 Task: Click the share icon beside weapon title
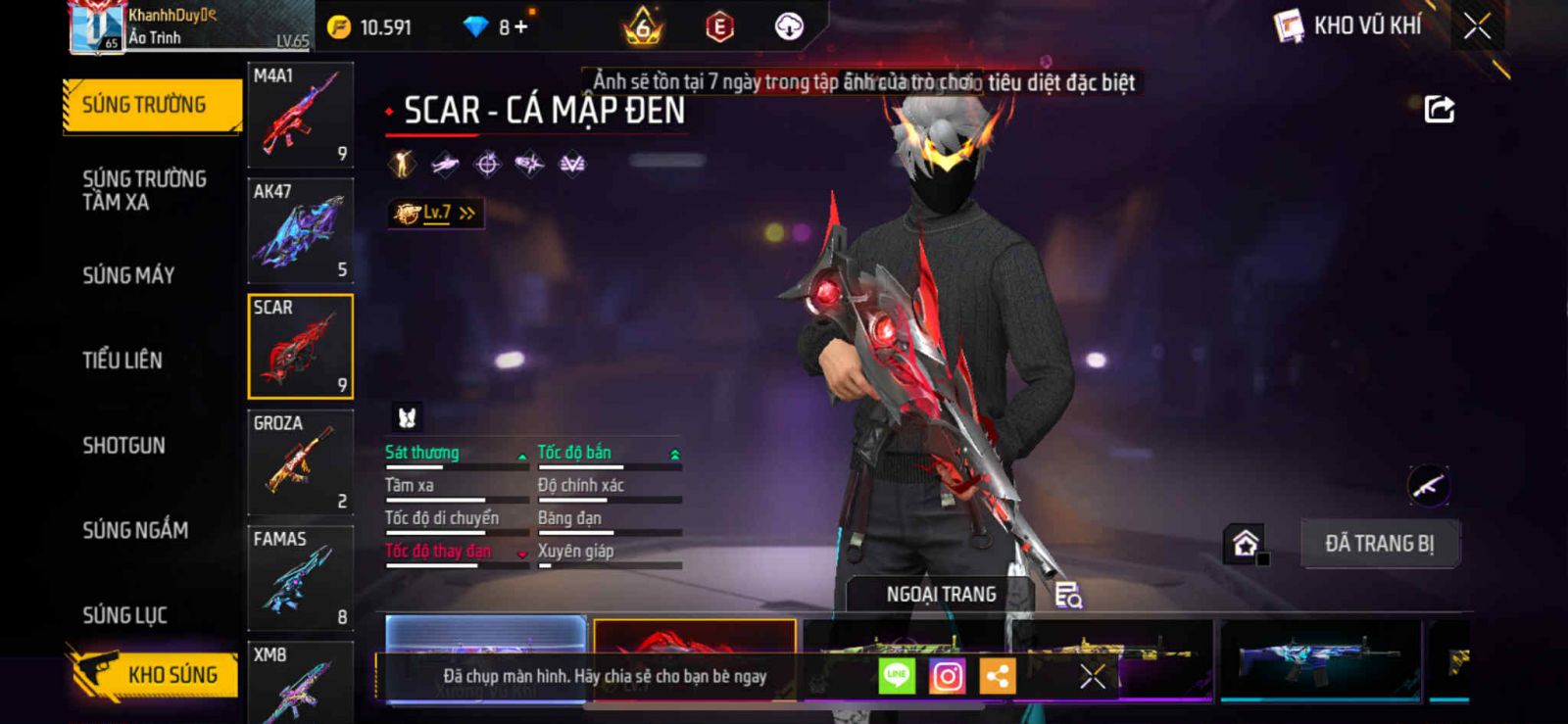(x=1439, y=109)
